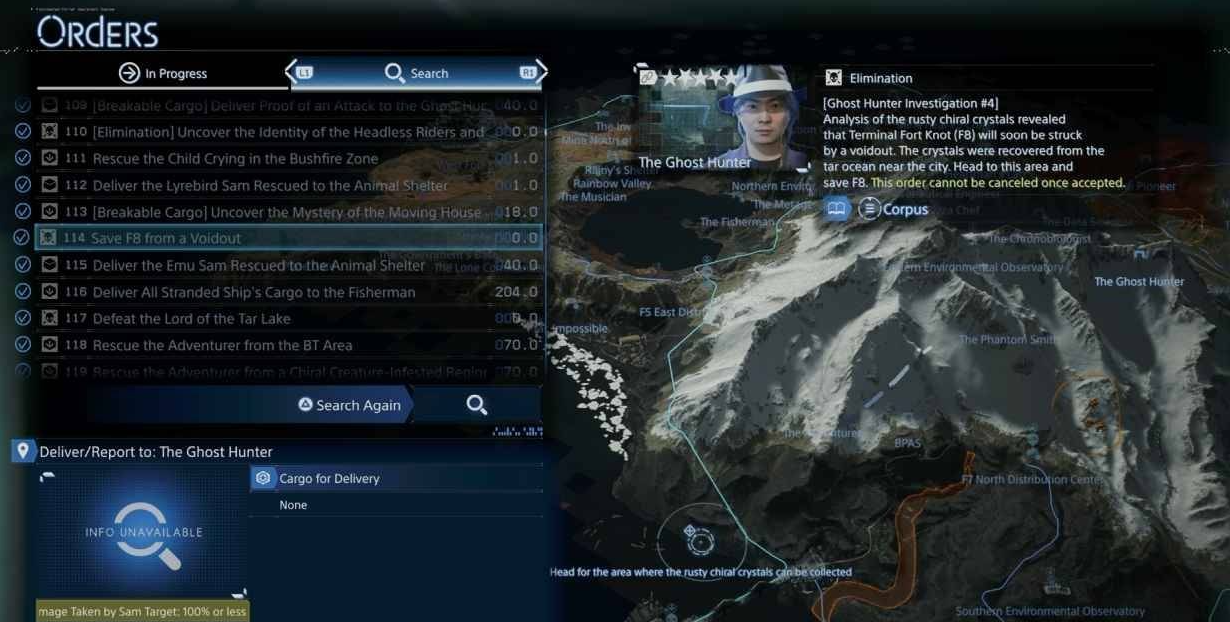Choose order 115 Deliver the Emu
The width and height of the screenshot is (1230, 622).
pyautogui.click(x=258, y=265)
